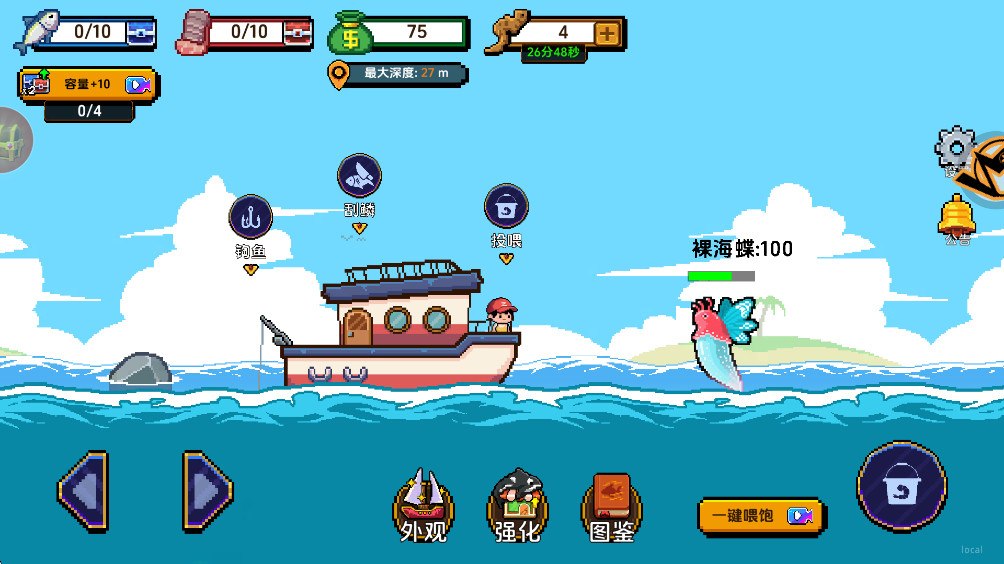Screen dimensions: 1004x564
Task: Open the red meat storage chest
Action: pyautogui.click(x=299, y=33)
